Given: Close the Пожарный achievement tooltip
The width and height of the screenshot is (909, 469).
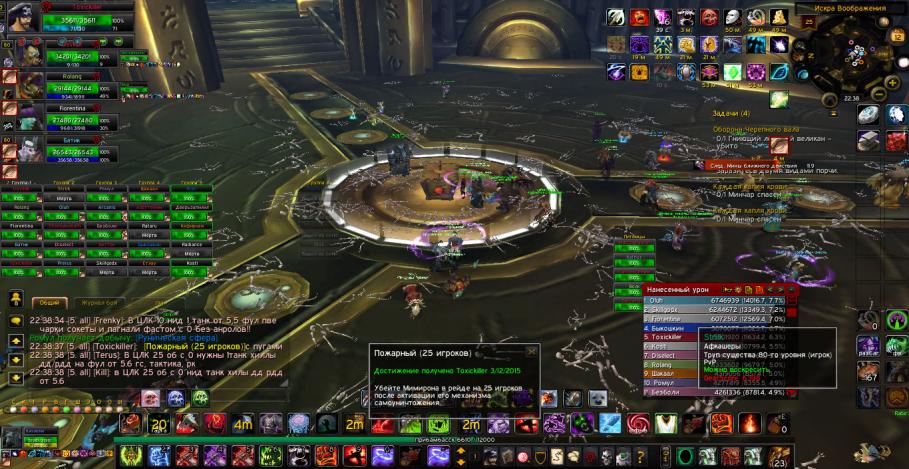Looking at the screenshot, I should tap(530, 352).
